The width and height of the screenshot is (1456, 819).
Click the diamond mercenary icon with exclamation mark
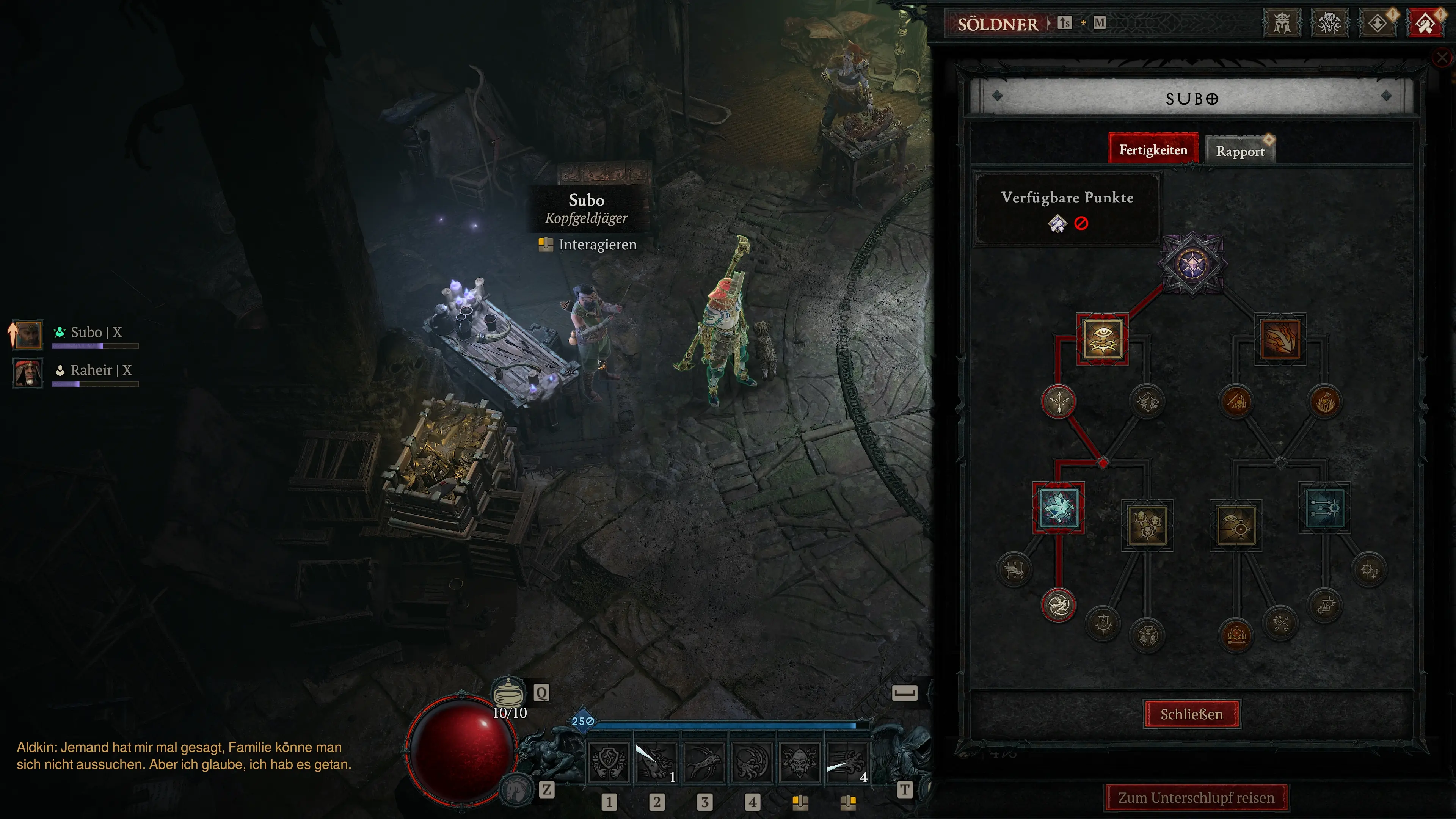pyautogui.click(x=1378, y=24)
